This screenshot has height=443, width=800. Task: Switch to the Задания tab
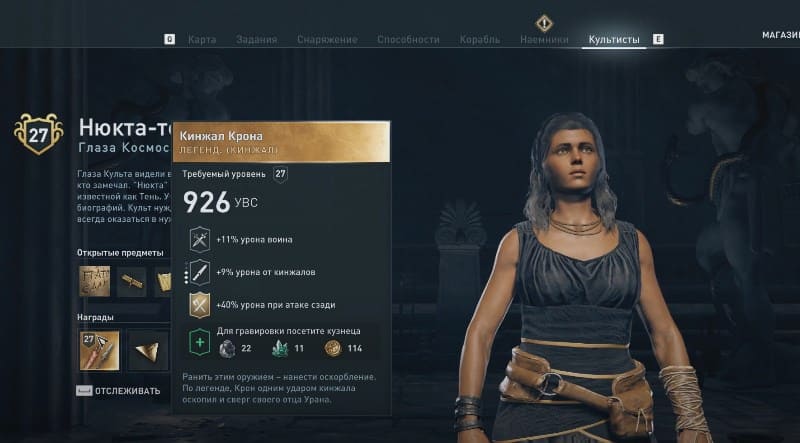256,40
